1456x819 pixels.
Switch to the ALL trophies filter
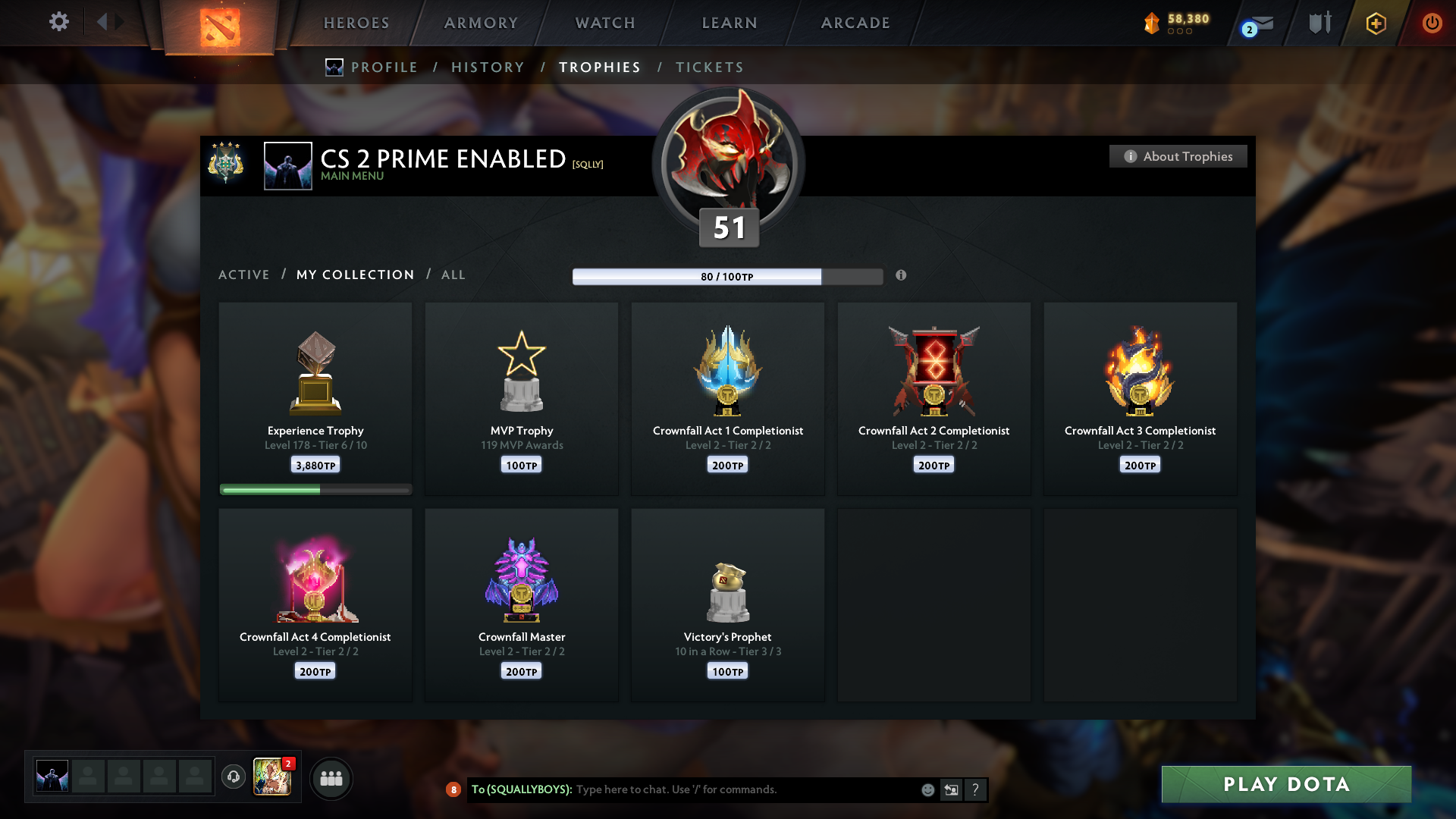point(453,275)
